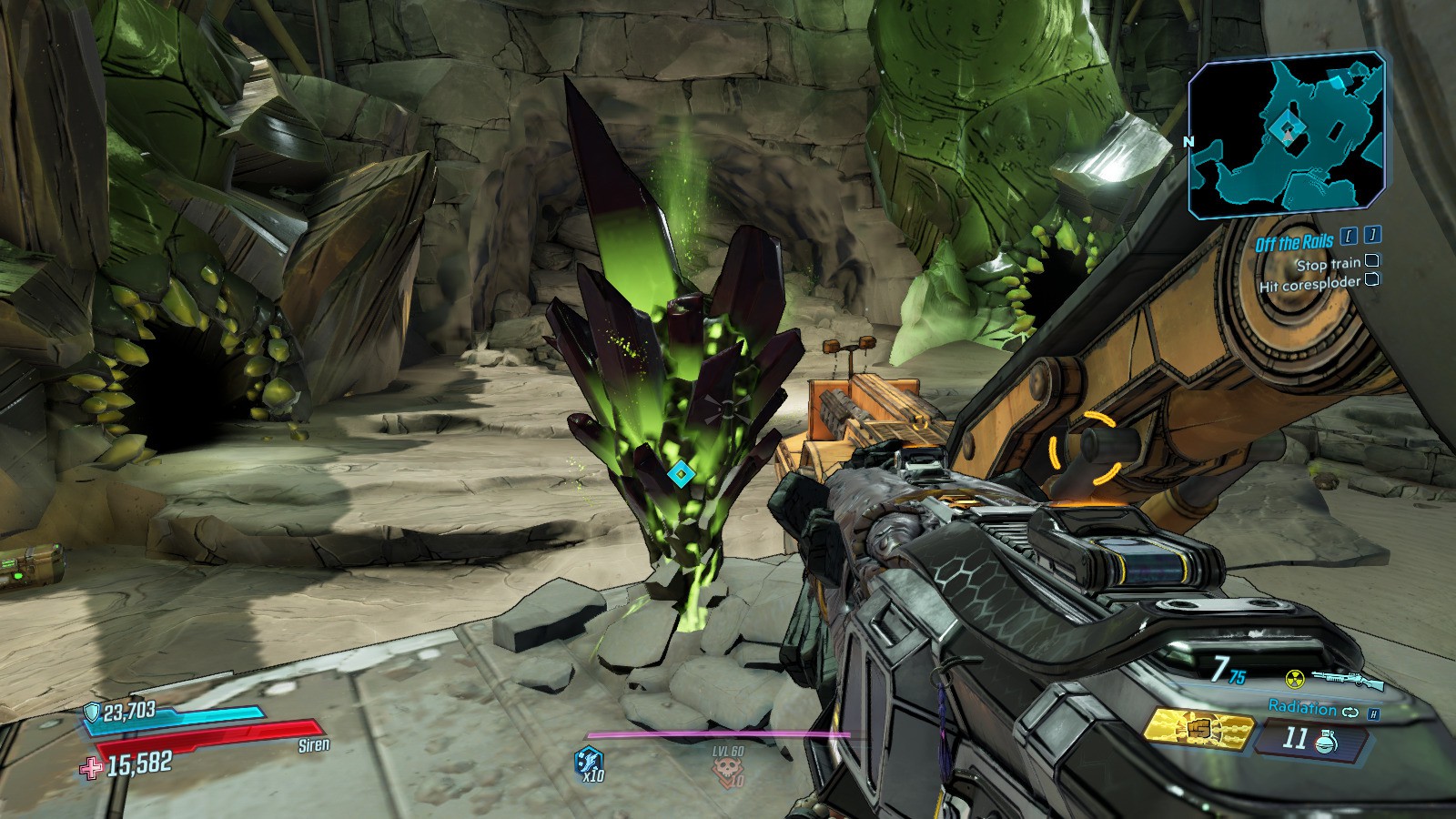Viewport: 1456px width, 819px height.
Task: Open the minimap in the corner
Action: (x=1287, y=136)
